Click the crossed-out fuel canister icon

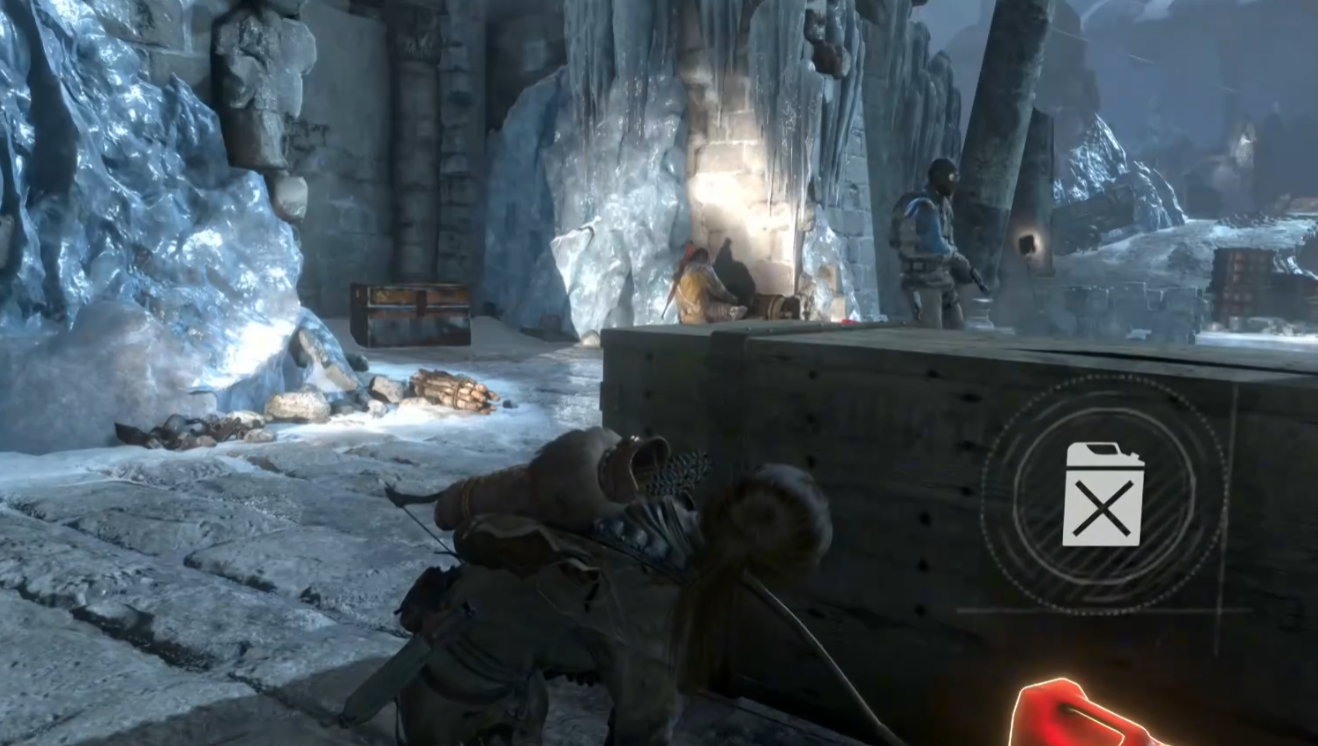click(x=1102, y=495)
